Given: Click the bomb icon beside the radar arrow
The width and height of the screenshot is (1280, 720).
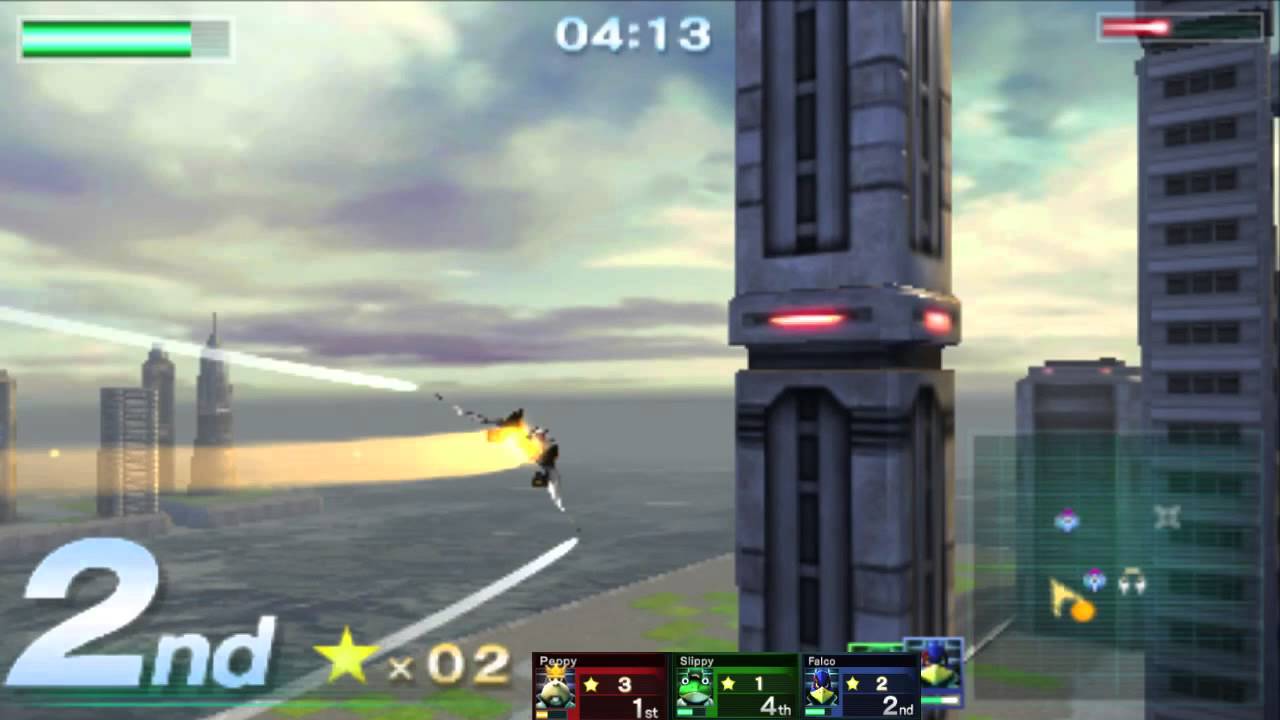Looking at the screenshot, I should (1083, 610).
